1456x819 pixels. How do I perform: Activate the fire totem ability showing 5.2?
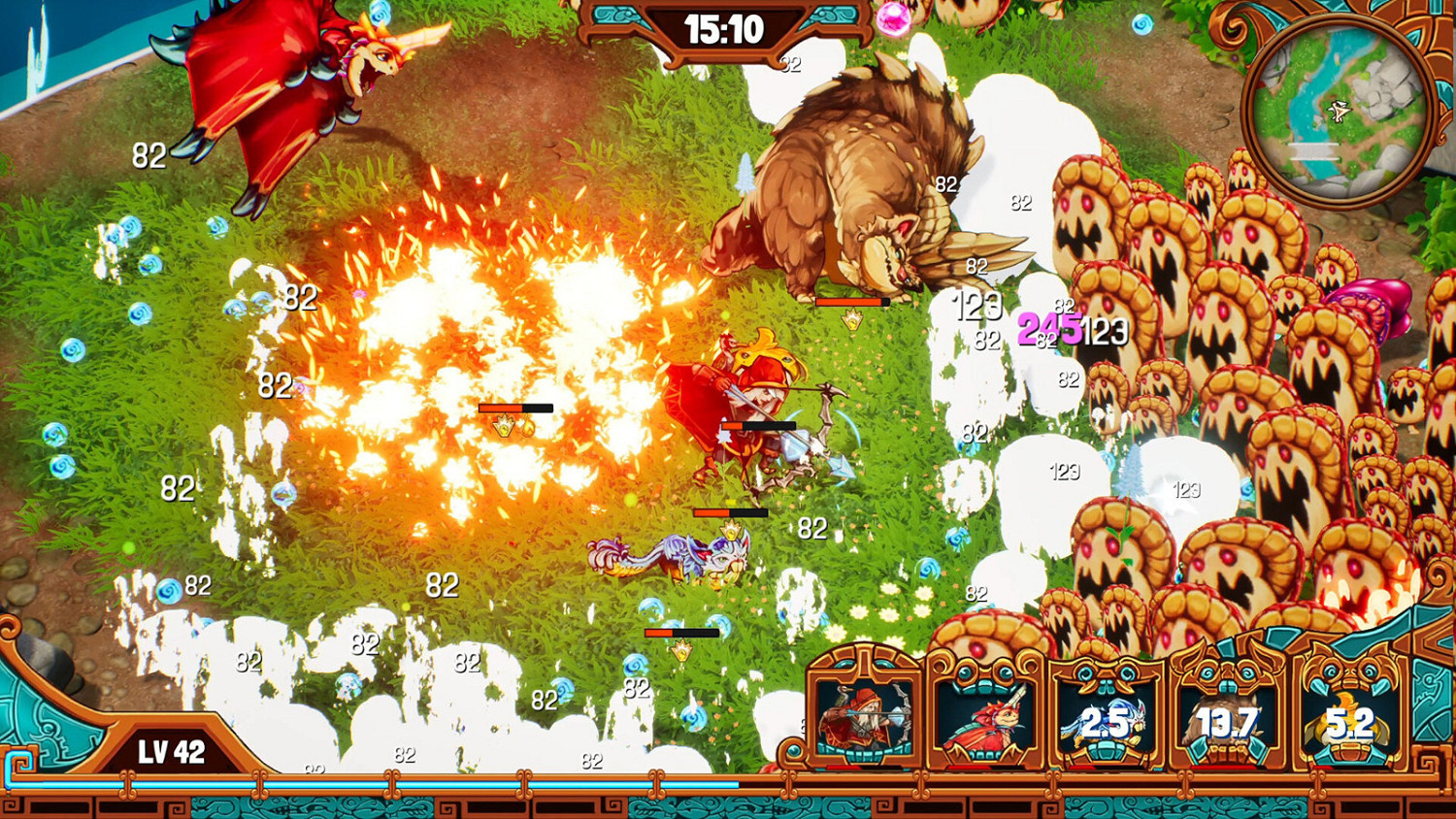(x=1352, y=720)
